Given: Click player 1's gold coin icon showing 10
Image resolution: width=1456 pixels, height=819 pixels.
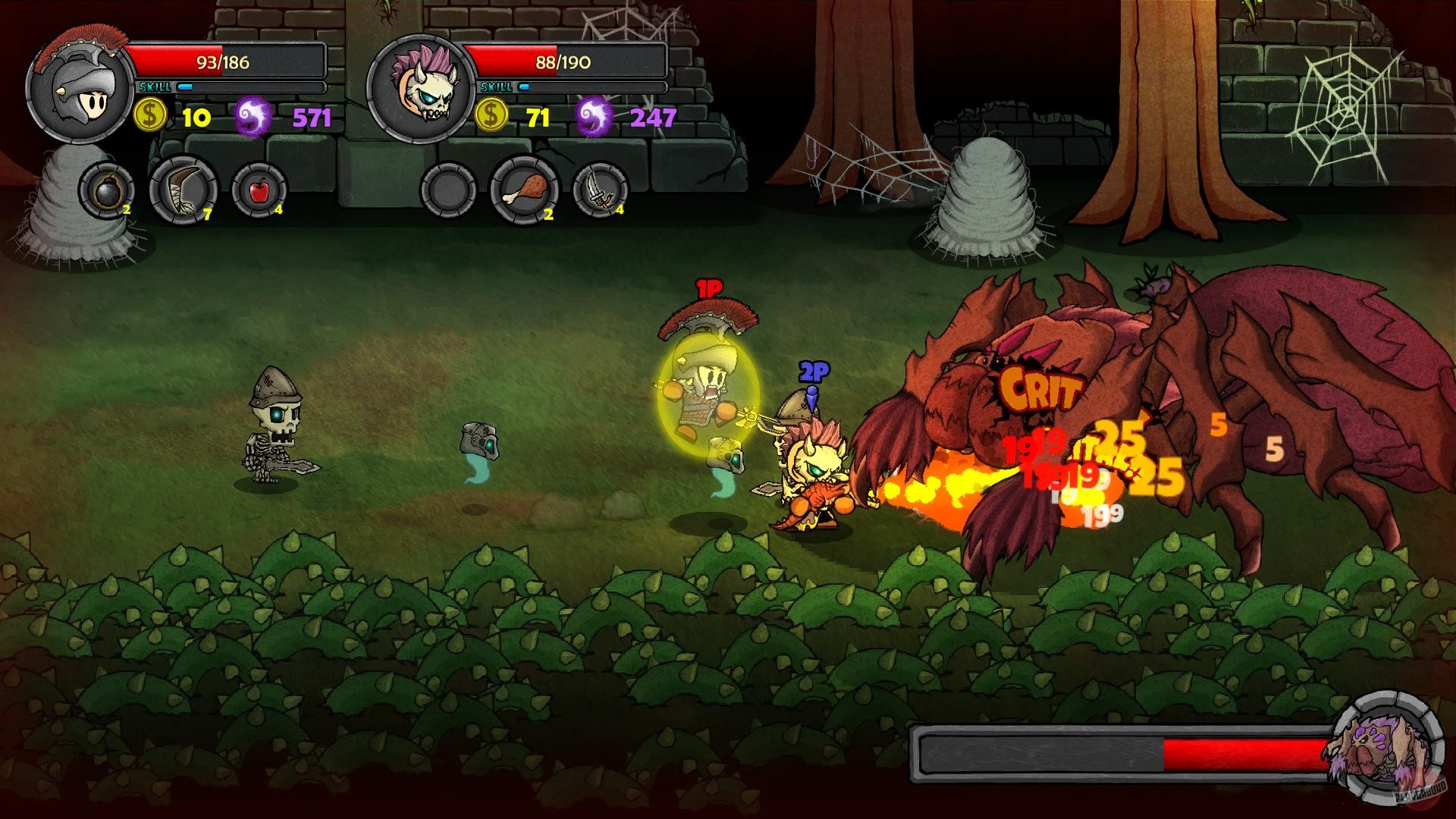Looking at the screenshot, I should pos(150,115).
